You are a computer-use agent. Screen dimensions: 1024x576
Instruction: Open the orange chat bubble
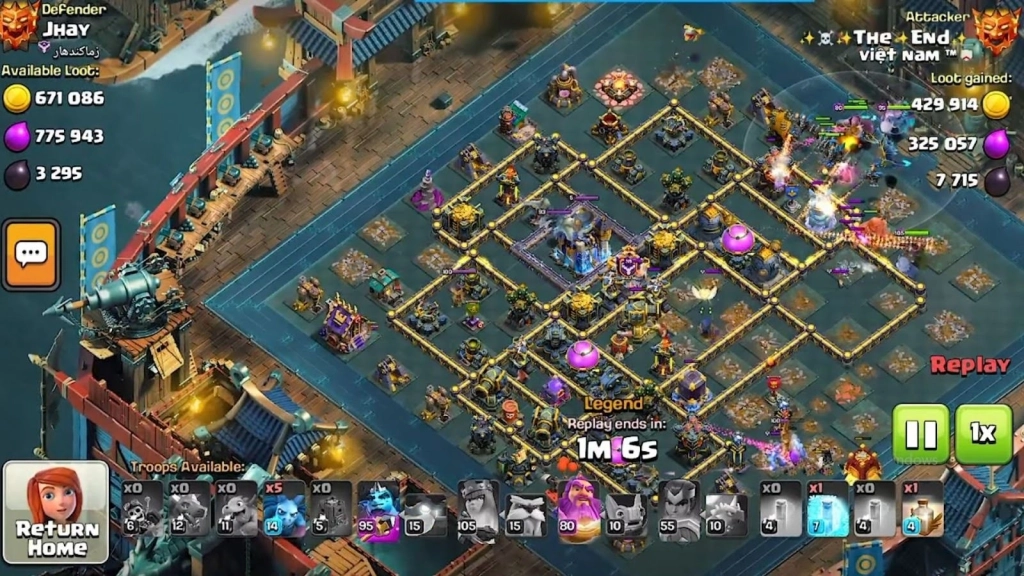[x=31, y=255]
